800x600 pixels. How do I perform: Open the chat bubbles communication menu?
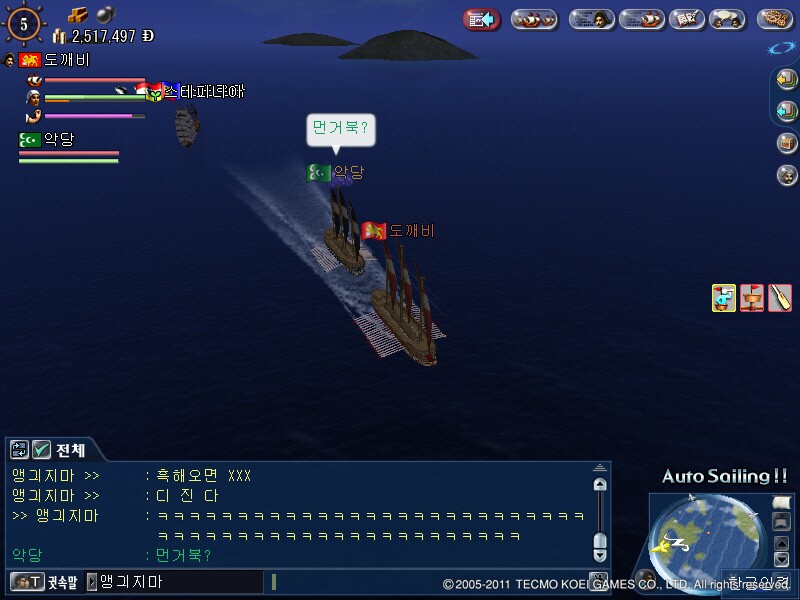click(727, 19)
